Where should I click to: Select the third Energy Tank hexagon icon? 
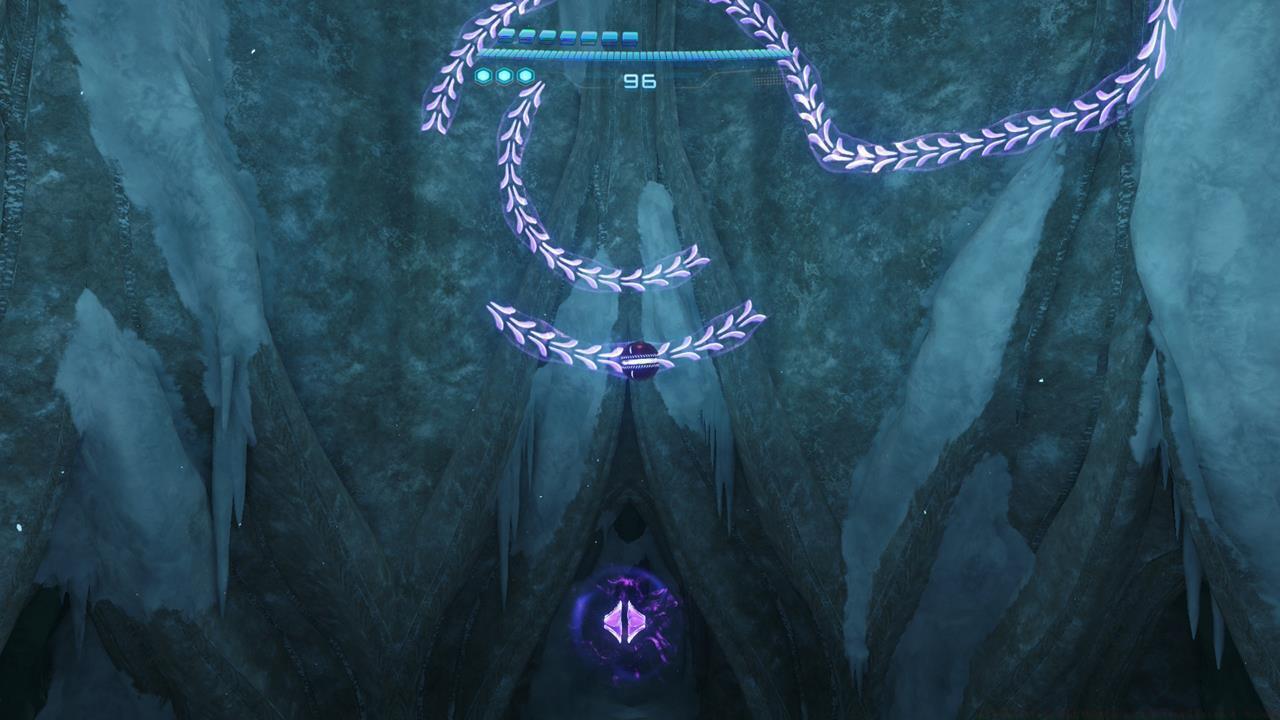coord(524,76)
